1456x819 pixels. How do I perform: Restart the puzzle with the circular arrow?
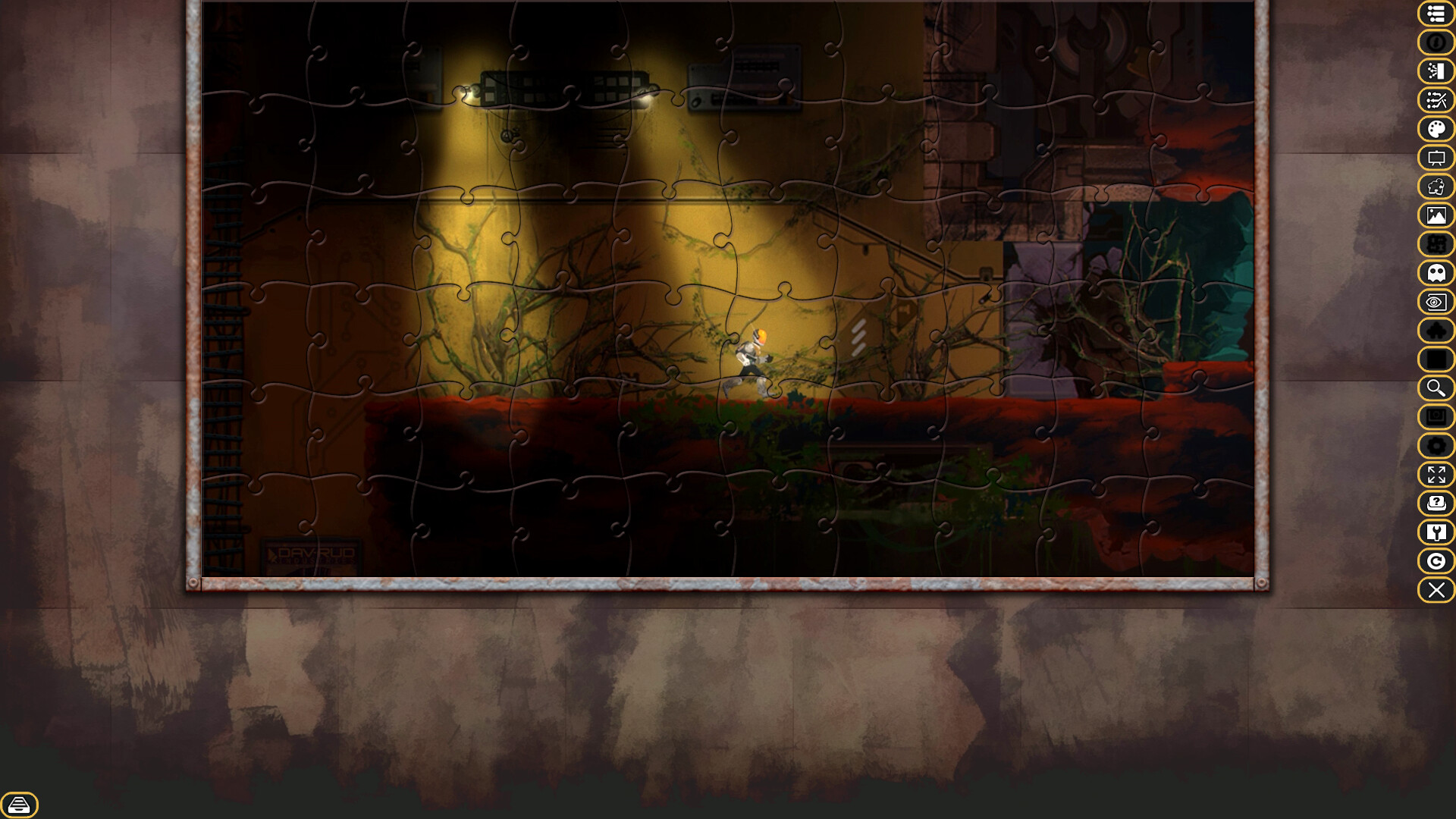pos(1436,562)
